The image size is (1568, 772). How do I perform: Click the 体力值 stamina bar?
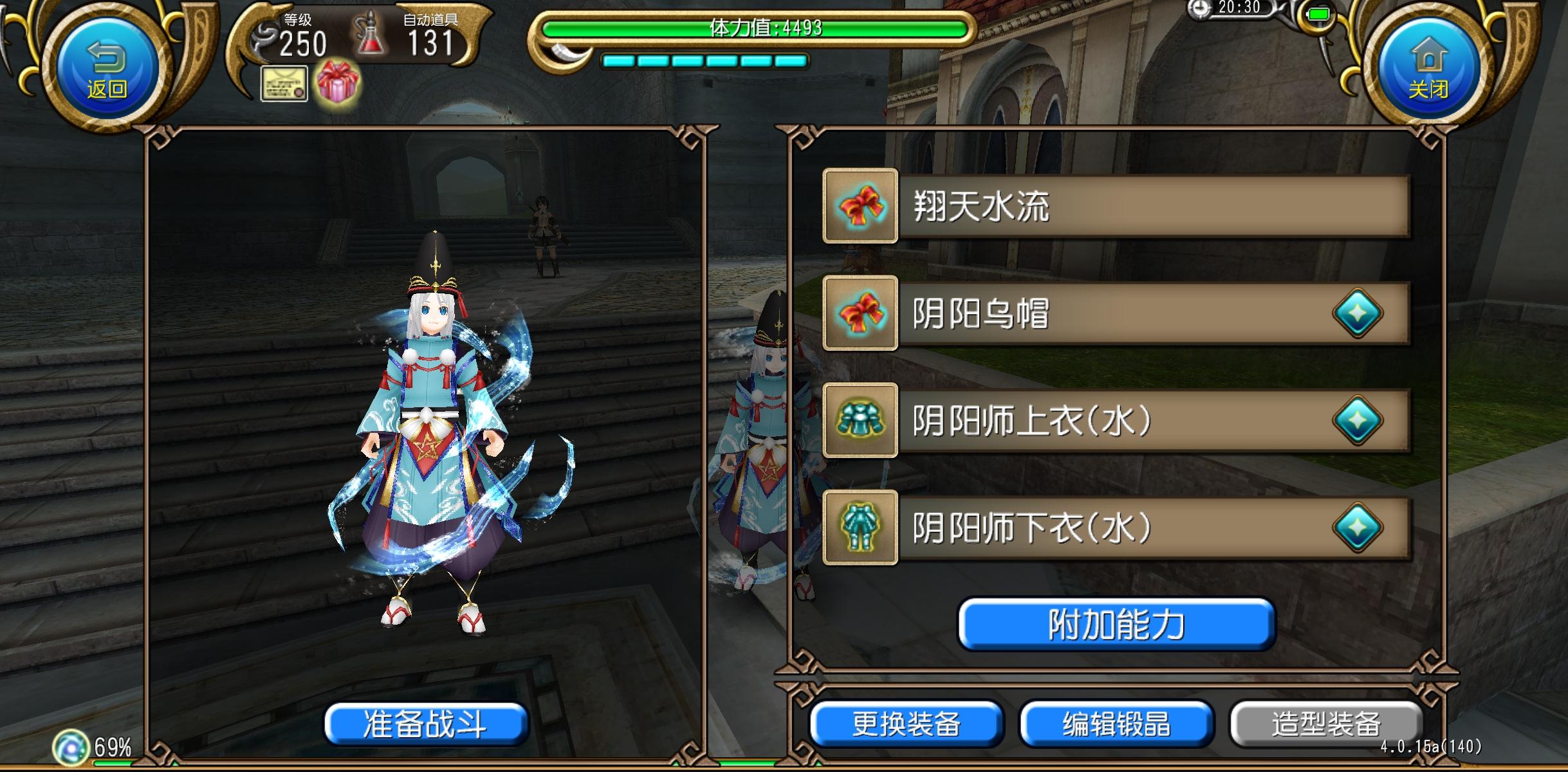tap(762, 29)
